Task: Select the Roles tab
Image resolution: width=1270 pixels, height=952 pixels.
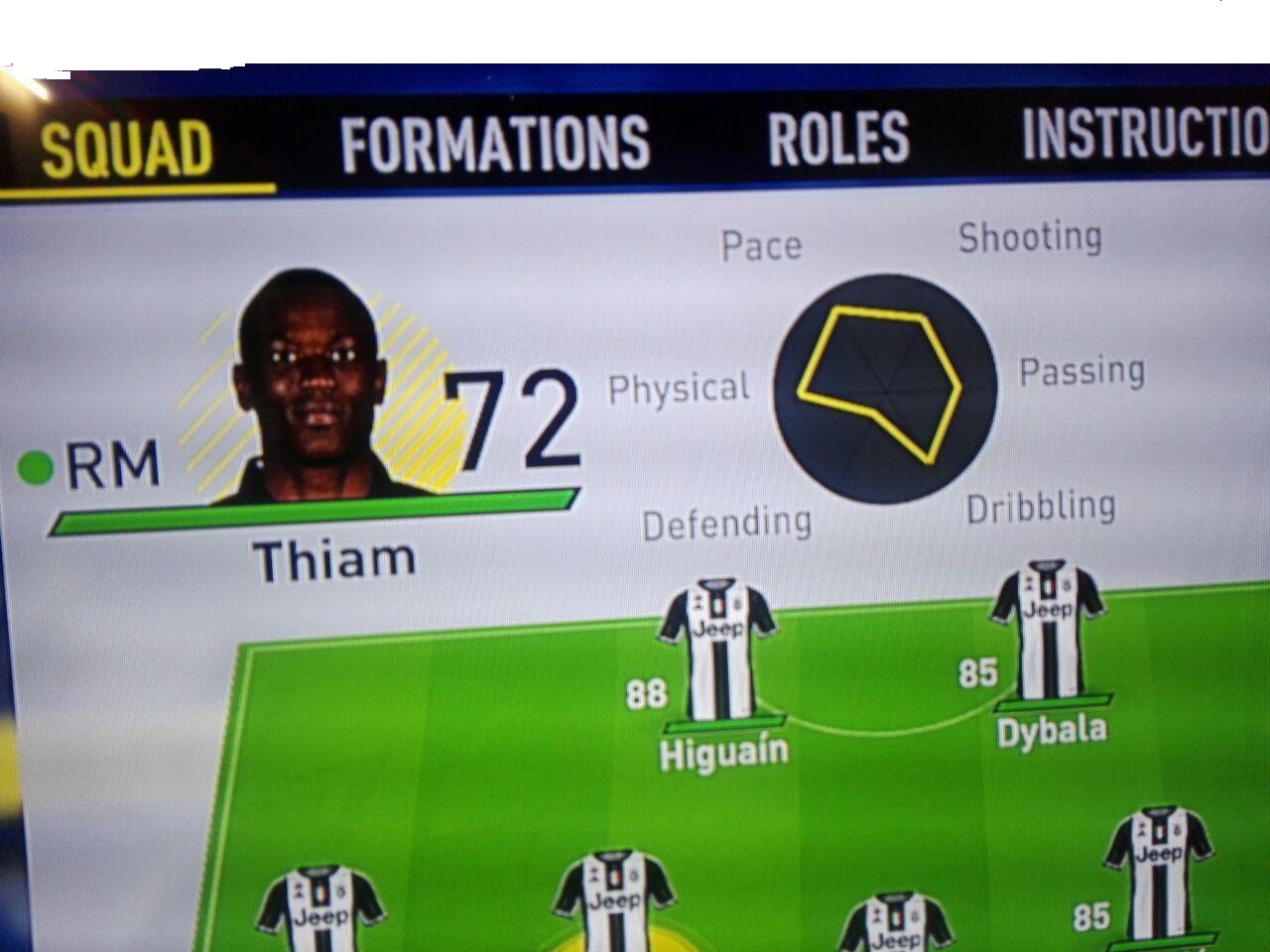Action: point(838,138)
